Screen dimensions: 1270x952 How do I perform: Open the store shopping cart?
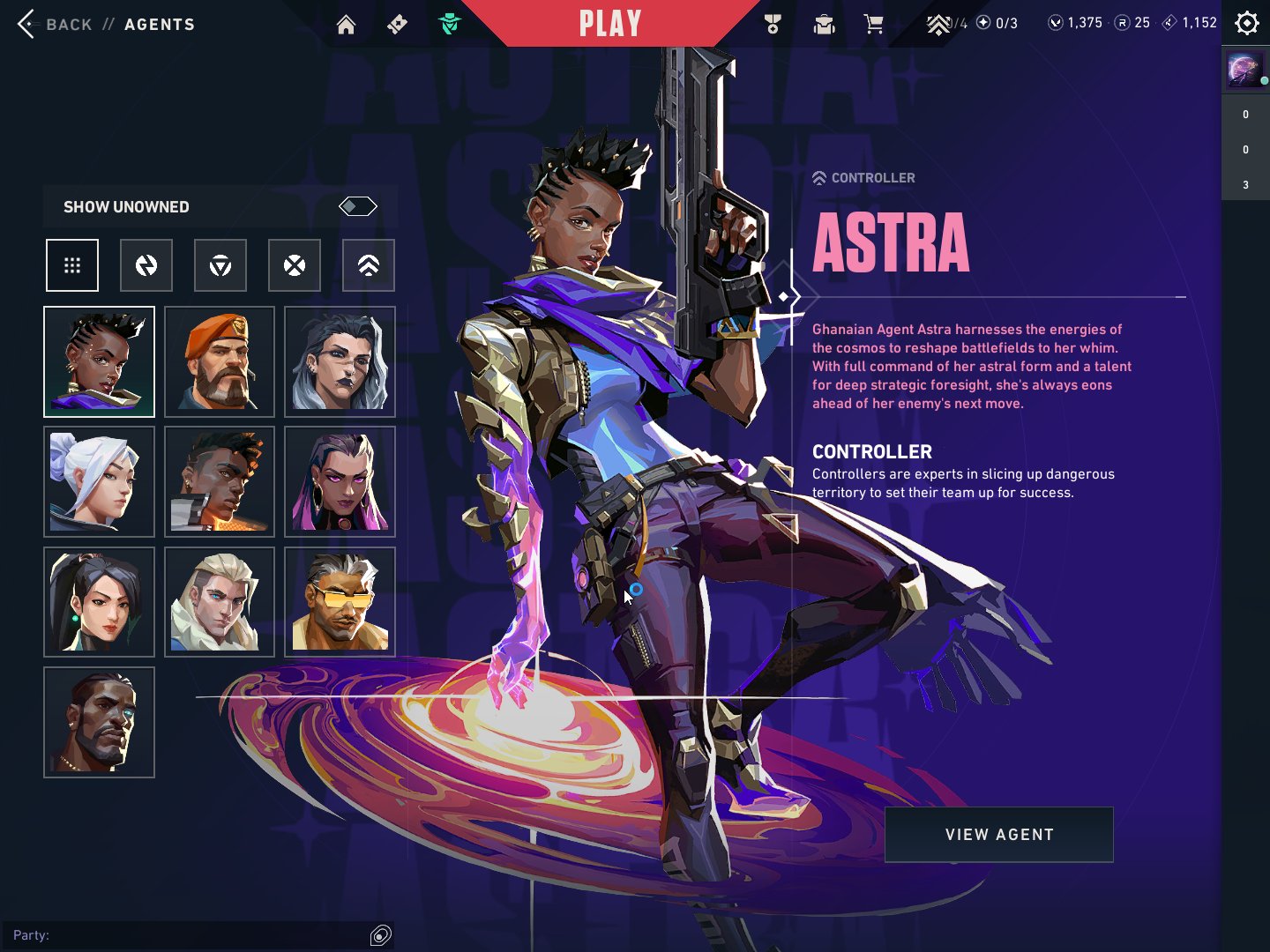(x=874, y=25)
